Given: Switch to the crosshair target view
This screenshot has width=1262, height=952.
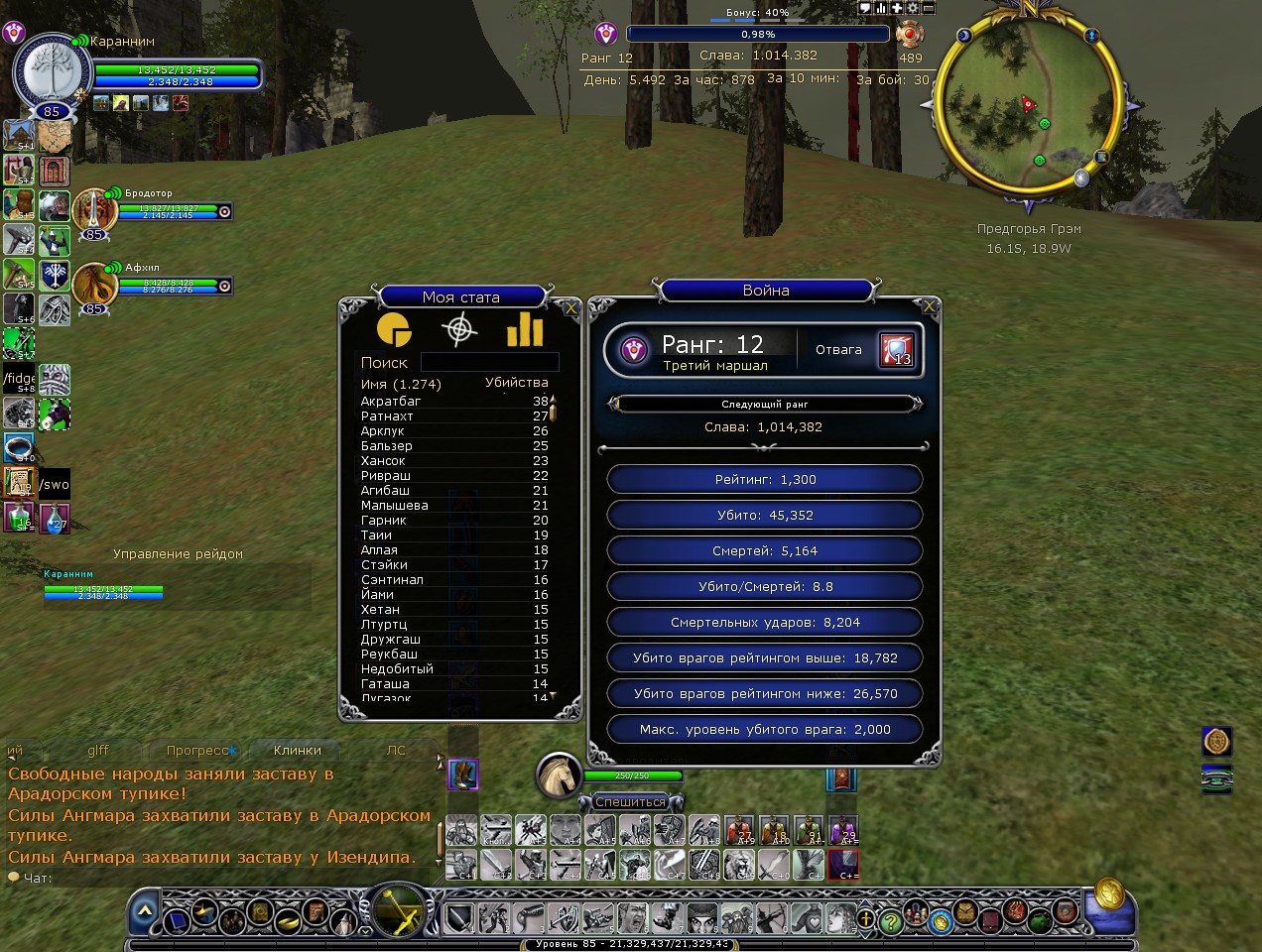Looking at the screenshot, I should tap(458, 330).
